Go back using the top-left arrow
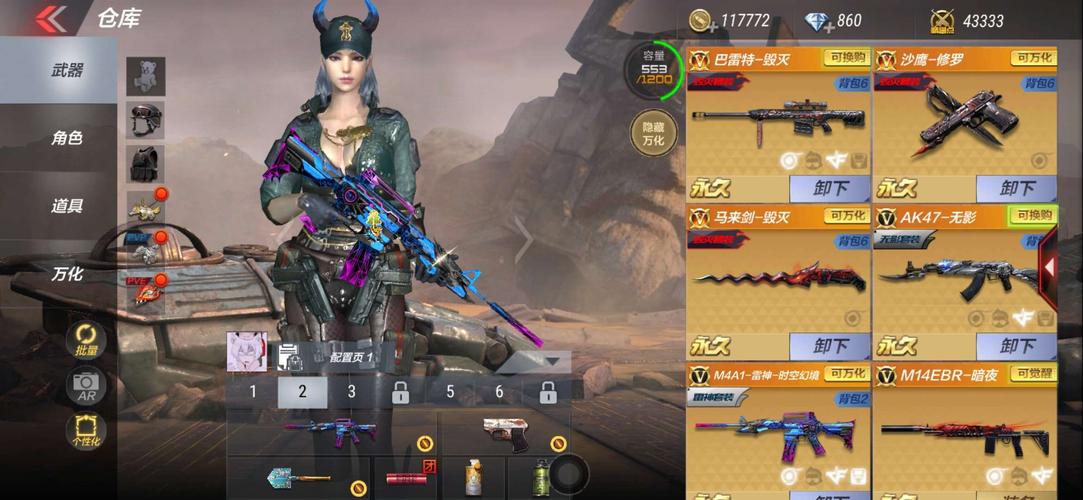 50,18
